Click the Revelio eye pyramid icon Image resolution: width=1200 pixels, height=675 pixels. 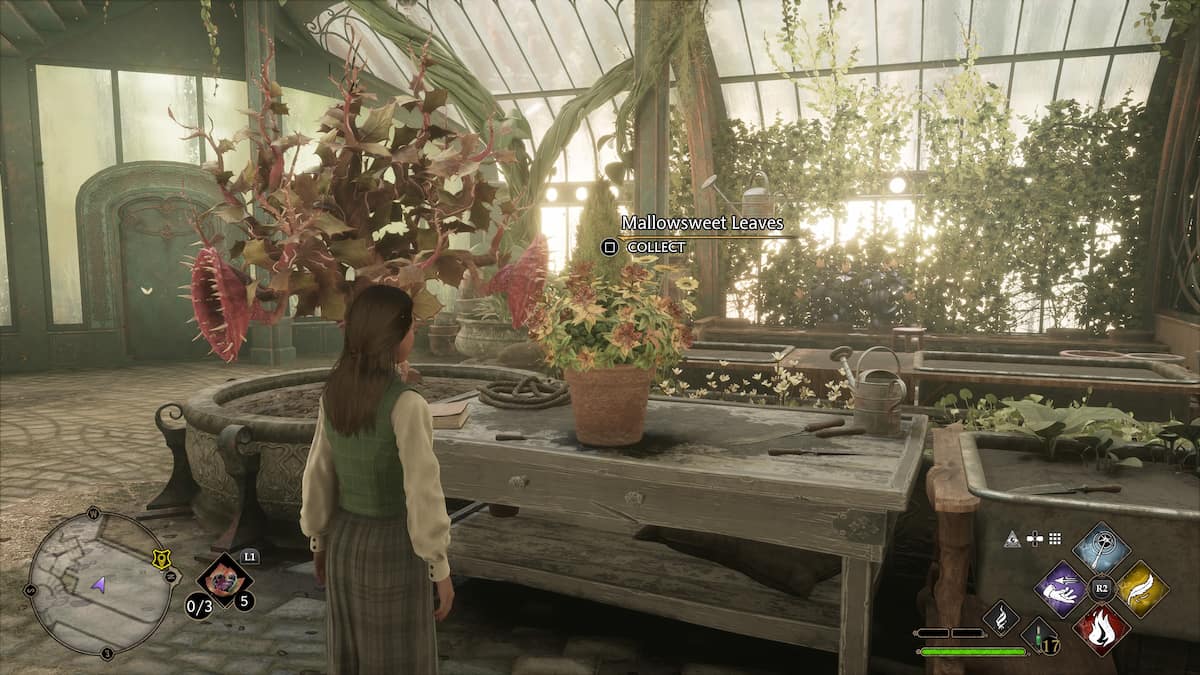tap(1012, 538)
